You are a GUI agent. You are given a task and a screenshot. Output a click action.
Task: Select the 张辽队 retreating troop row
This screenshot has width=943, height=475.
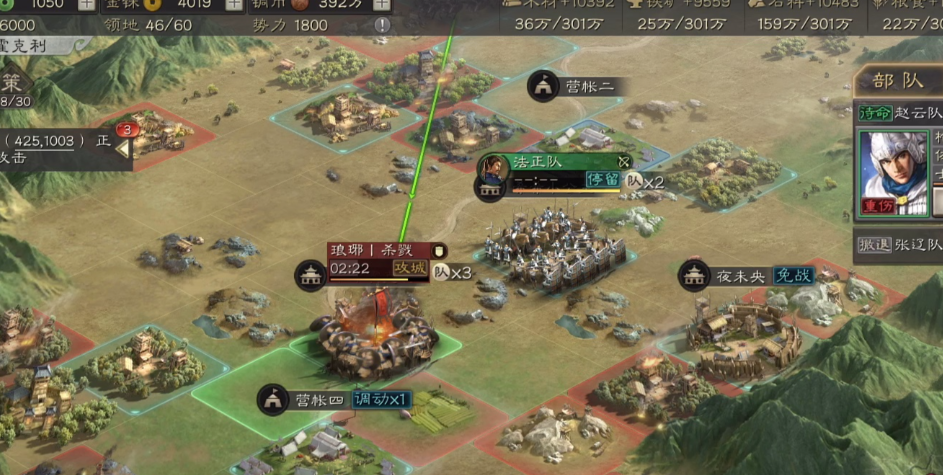click(x=899, y=245)
